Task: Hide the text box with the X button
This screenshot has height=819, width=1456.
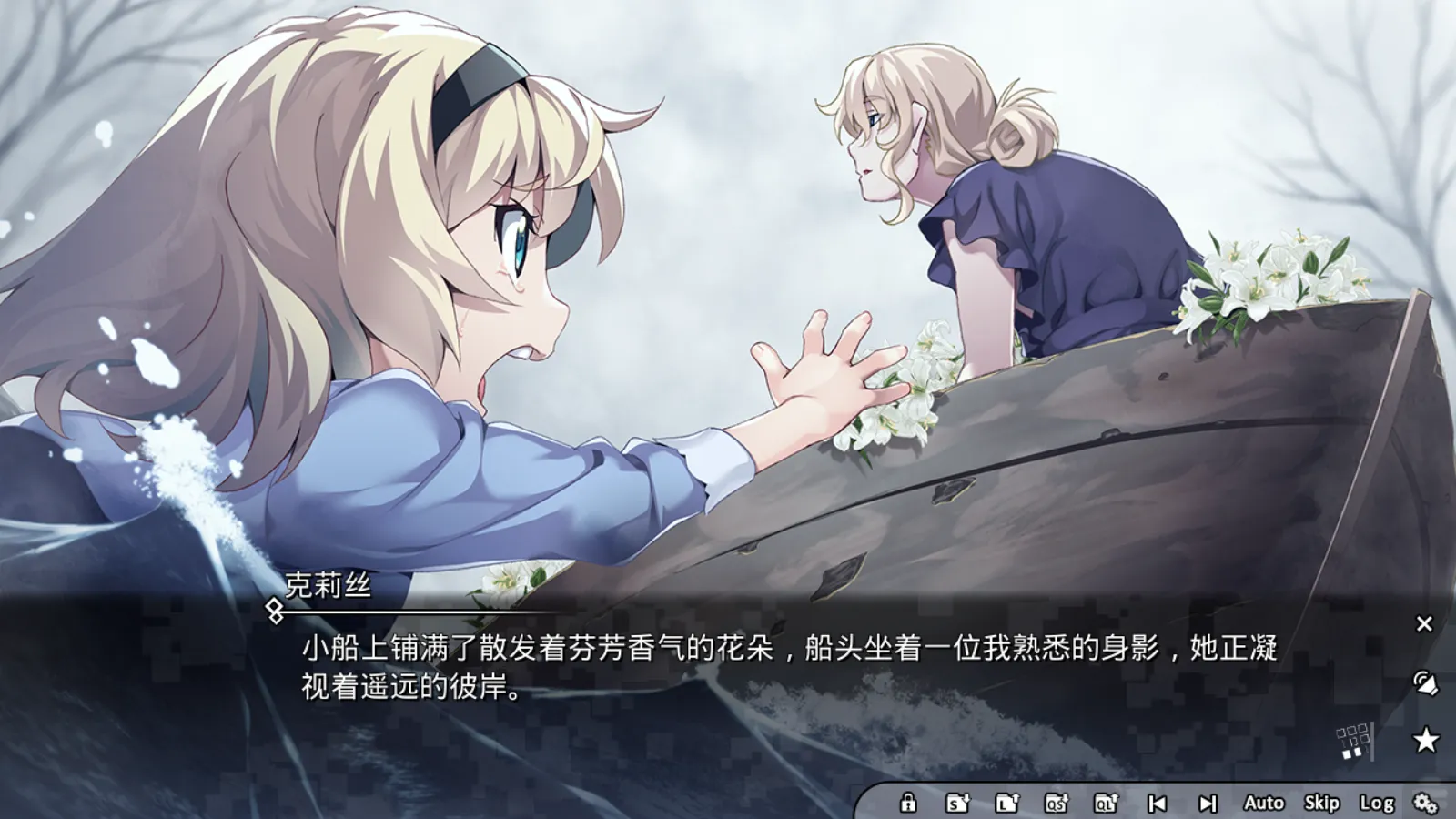Action: [x=1425, y=623]
